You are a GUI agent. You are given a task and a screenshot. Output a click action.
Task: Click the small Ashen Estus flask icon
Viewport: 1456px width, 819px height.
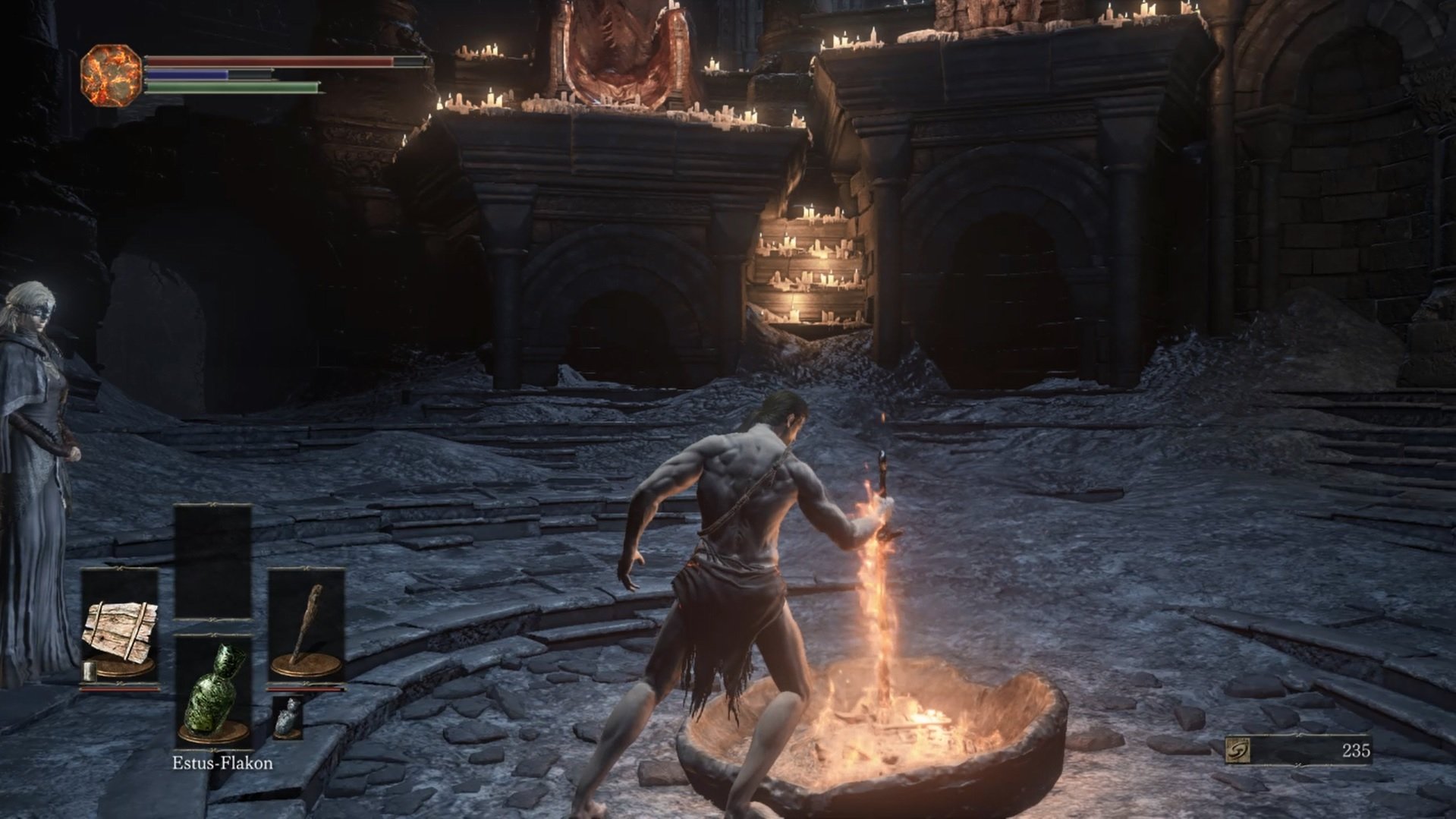[287, 717]
